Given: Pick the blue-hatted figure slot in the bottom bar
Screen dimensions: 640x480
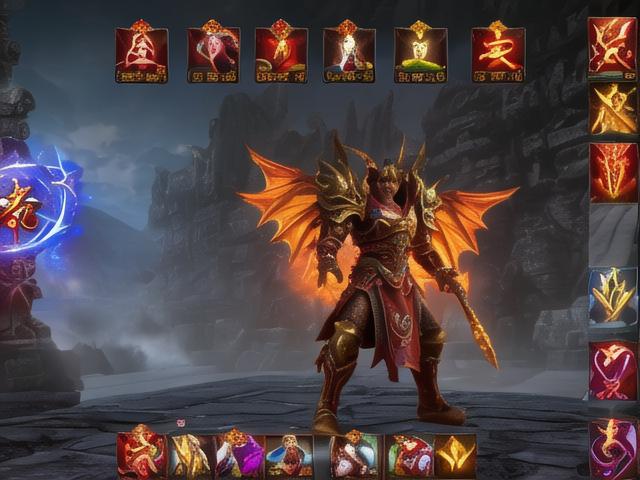Looking at the screenshot, I should (x=289, y=456).
